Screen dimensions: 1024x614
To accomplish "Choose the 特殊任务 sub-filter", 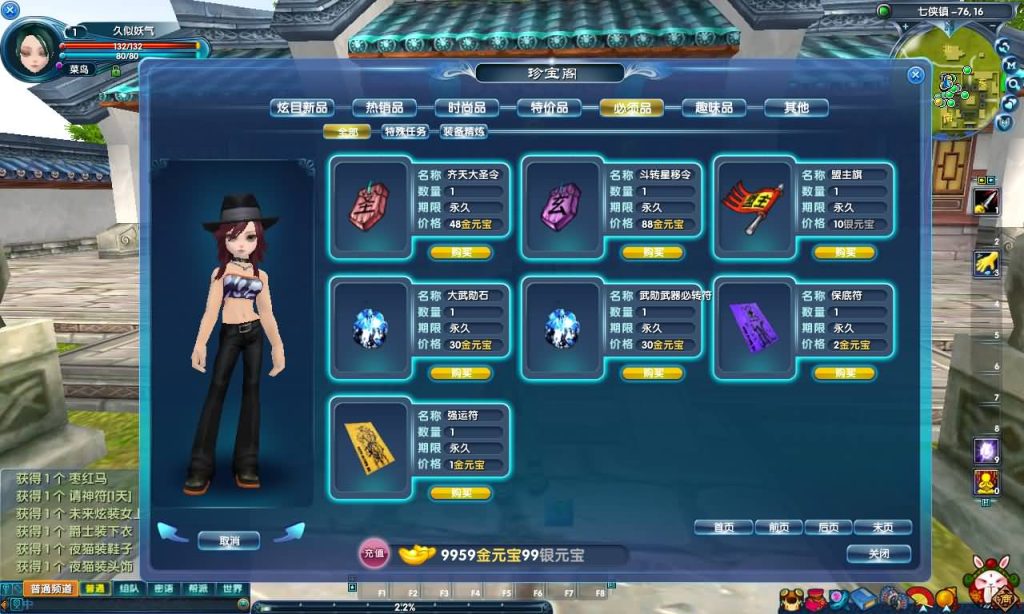I will coord(405,131).
